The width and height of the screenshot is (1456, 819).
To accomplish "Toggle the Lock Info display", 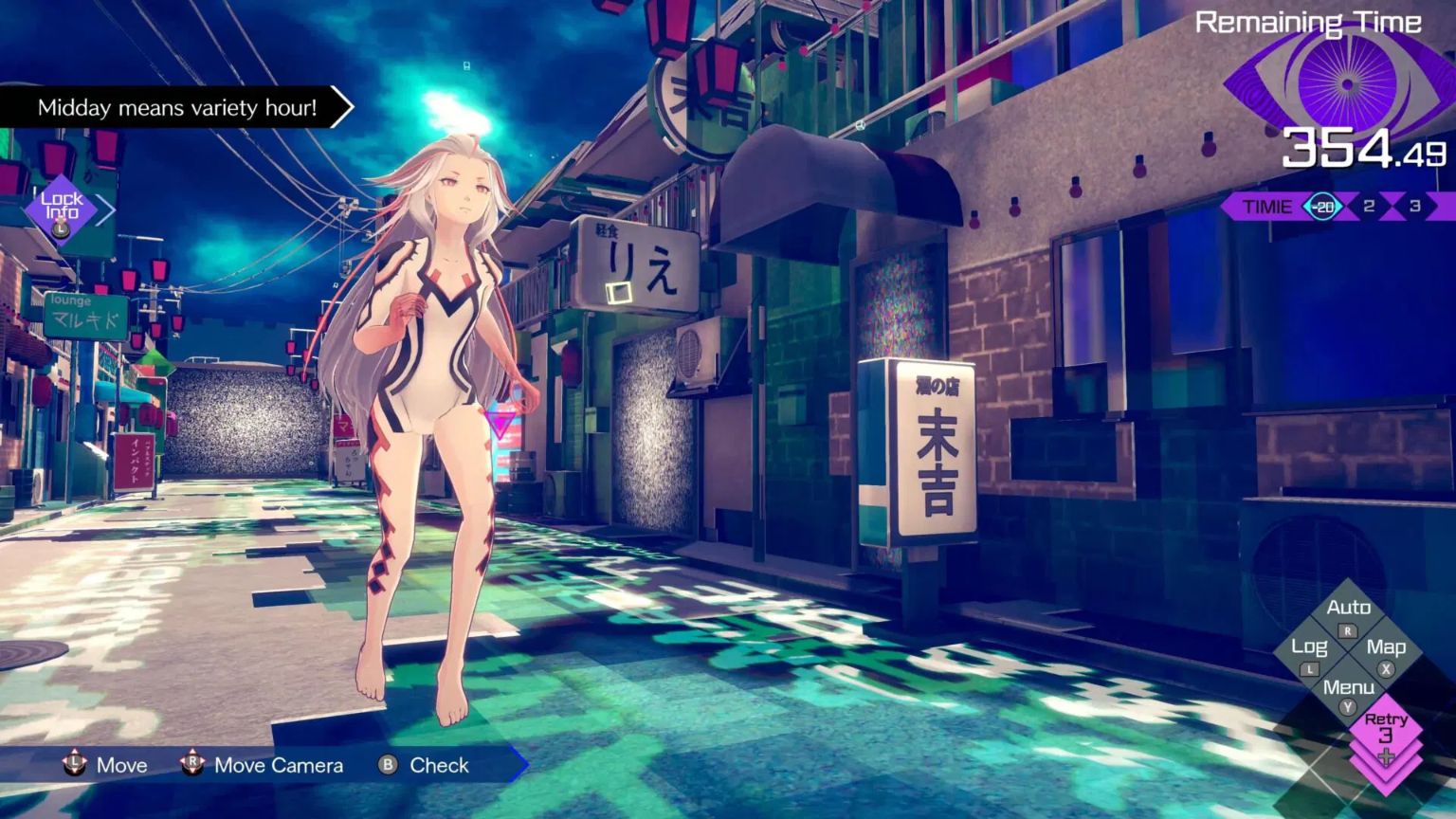I will [x=61, y=205].
